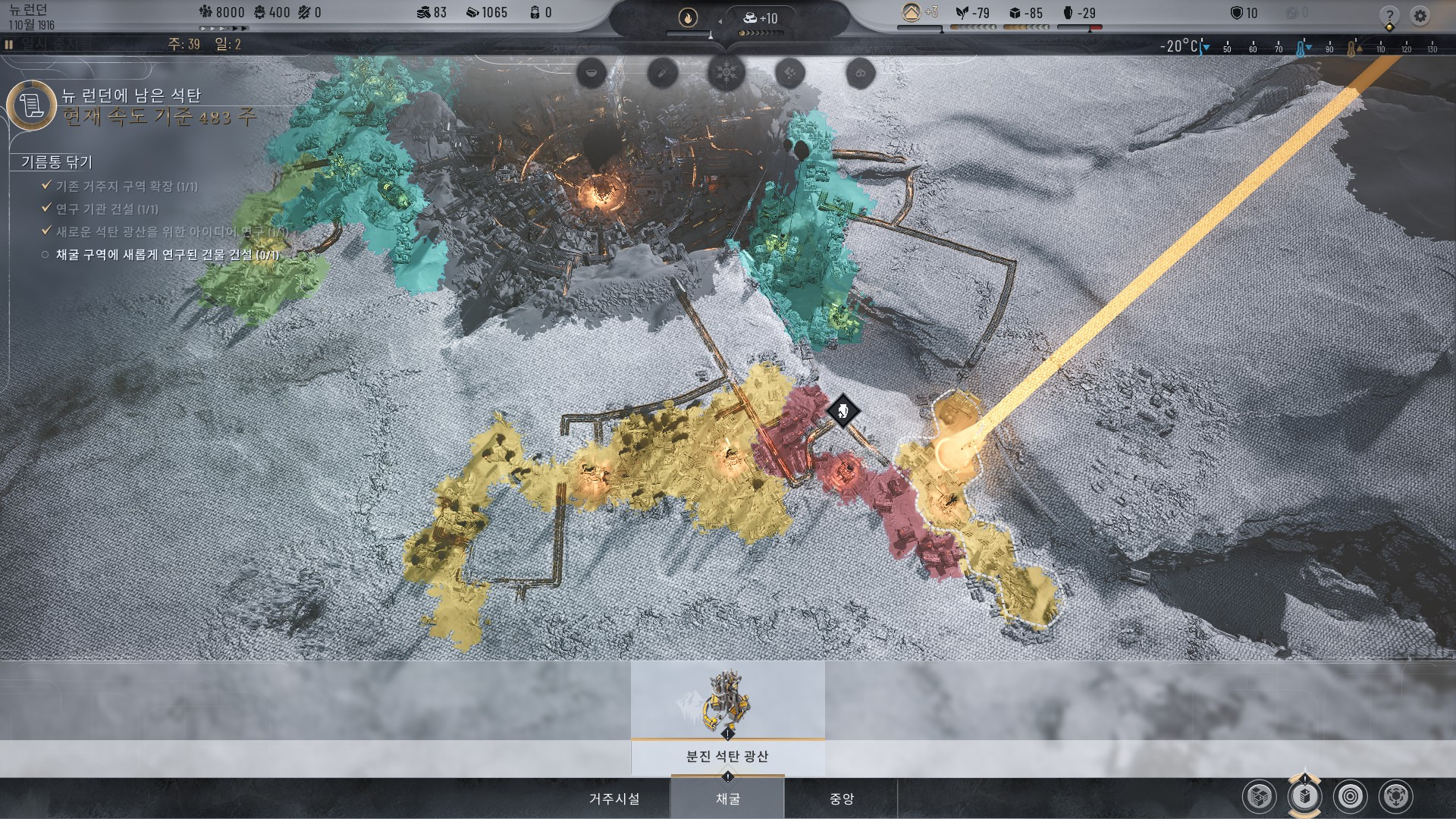Open the concentric circles hub button

[1350, 796]
